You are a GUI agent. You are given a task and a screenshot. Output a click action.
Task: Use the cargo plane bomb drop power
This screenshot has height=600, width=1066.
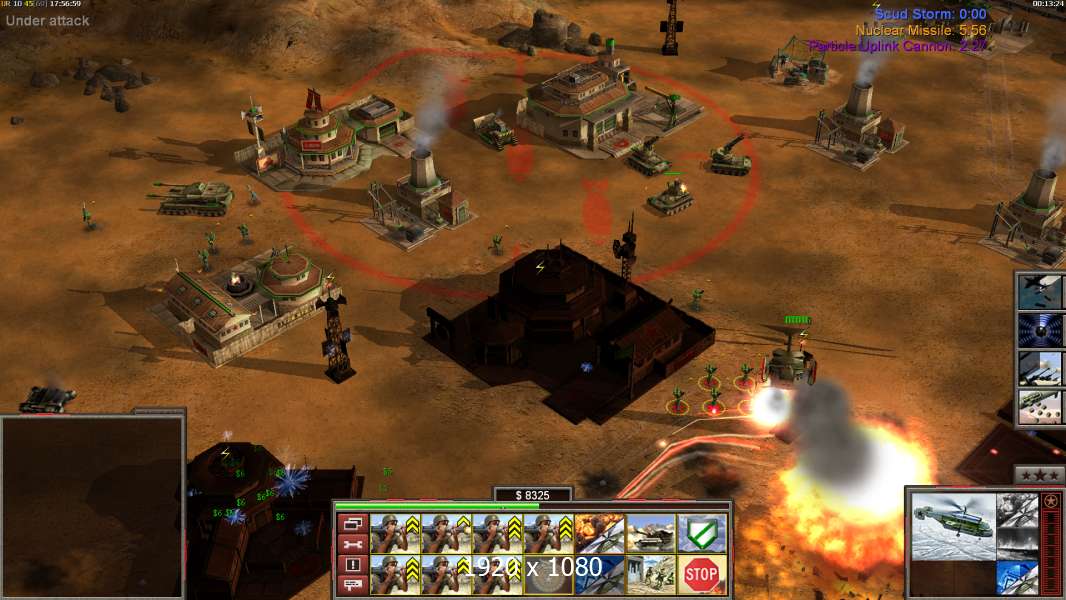(x=1041, y=407)
